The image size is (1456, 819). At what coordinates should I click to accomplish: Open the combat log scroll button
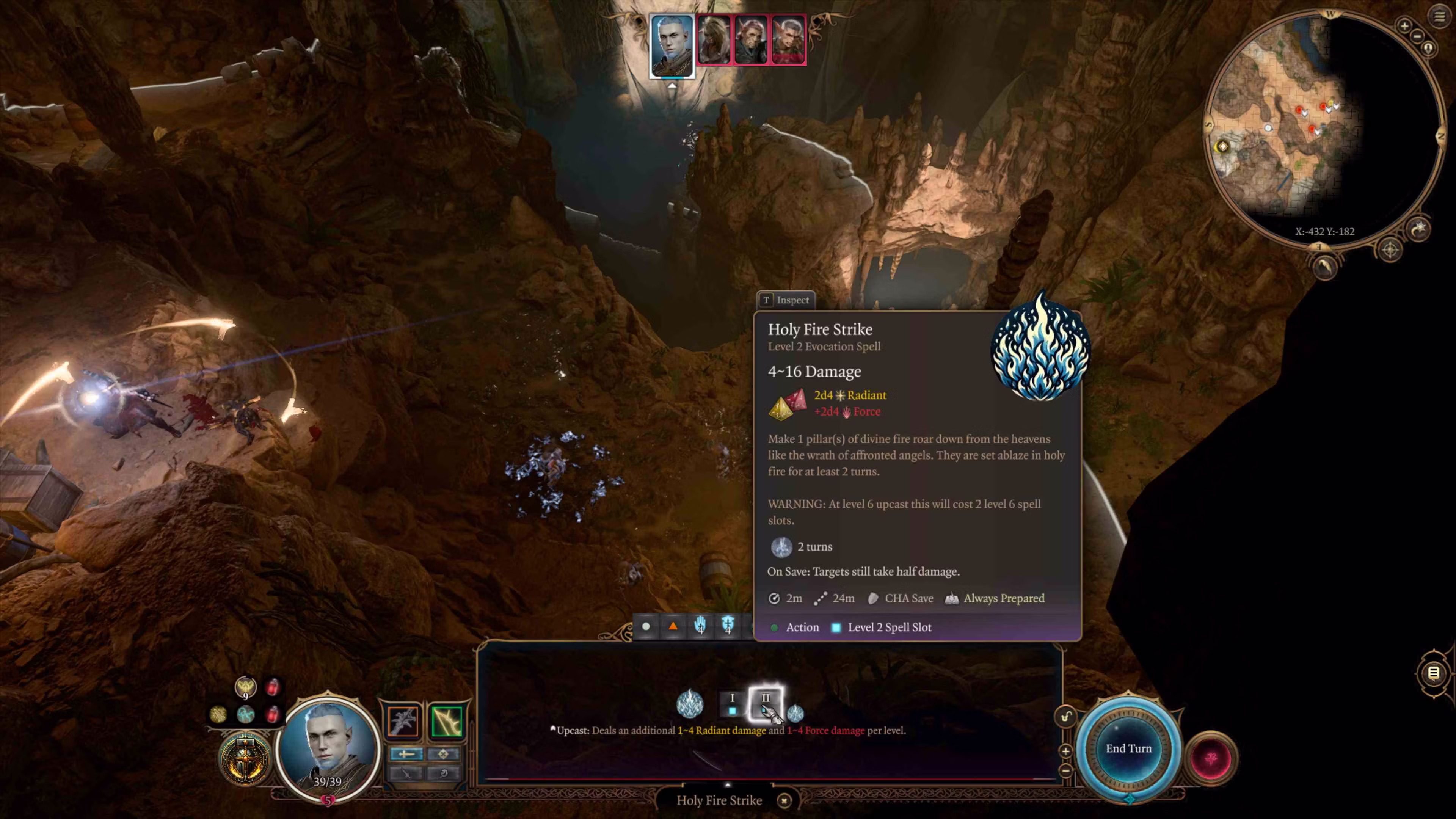tap(1433, 673)
